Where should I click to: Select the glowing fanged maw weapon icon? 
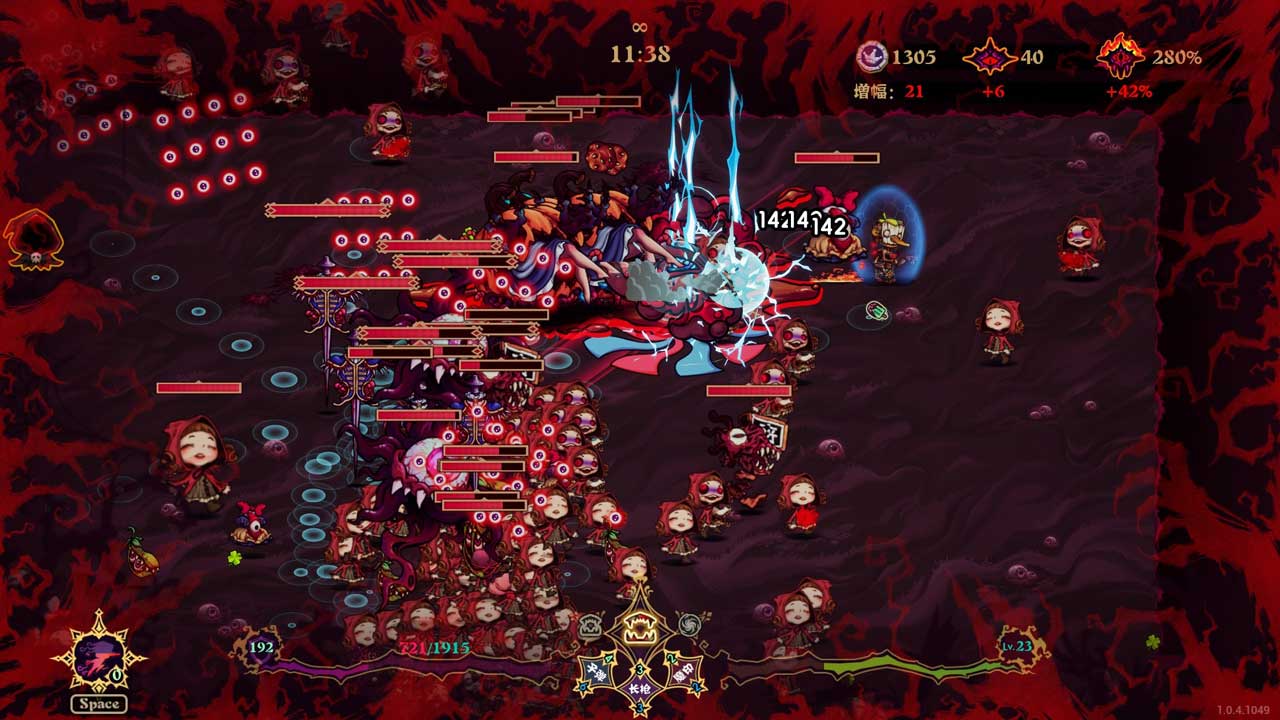click(639, 628)
